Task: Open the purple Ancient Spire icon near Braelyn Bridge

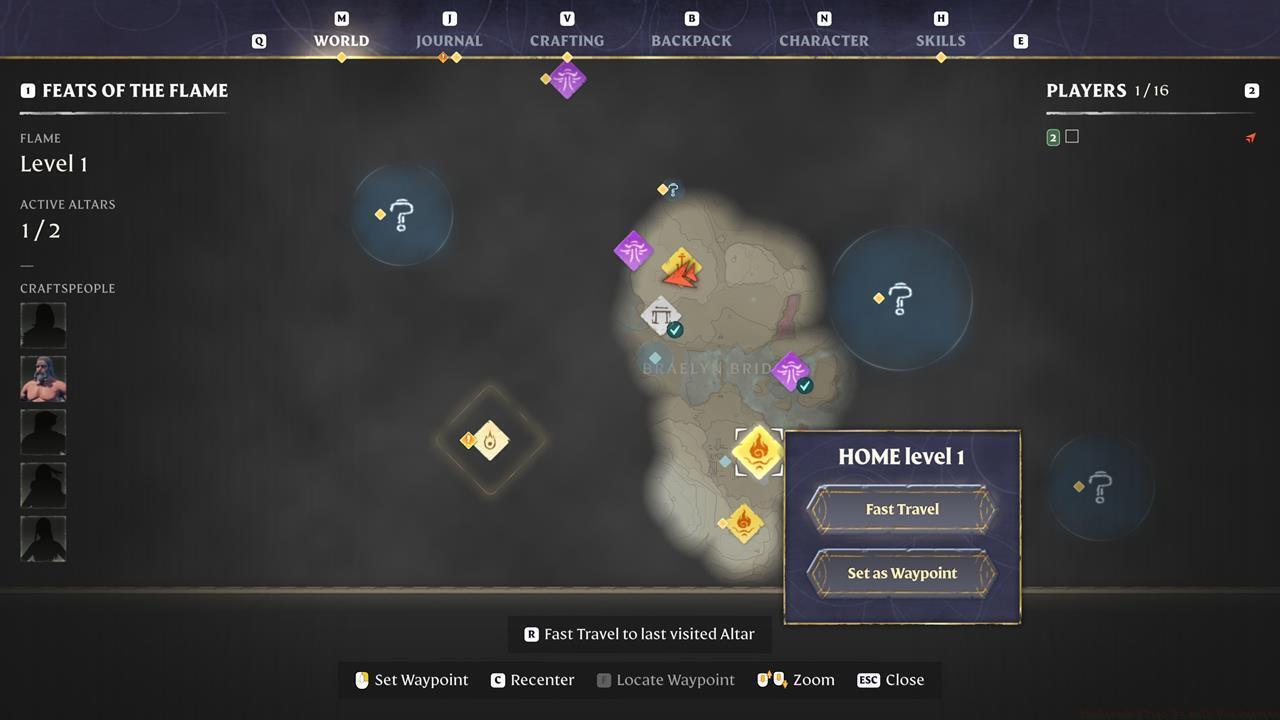Action: point(633,252)
